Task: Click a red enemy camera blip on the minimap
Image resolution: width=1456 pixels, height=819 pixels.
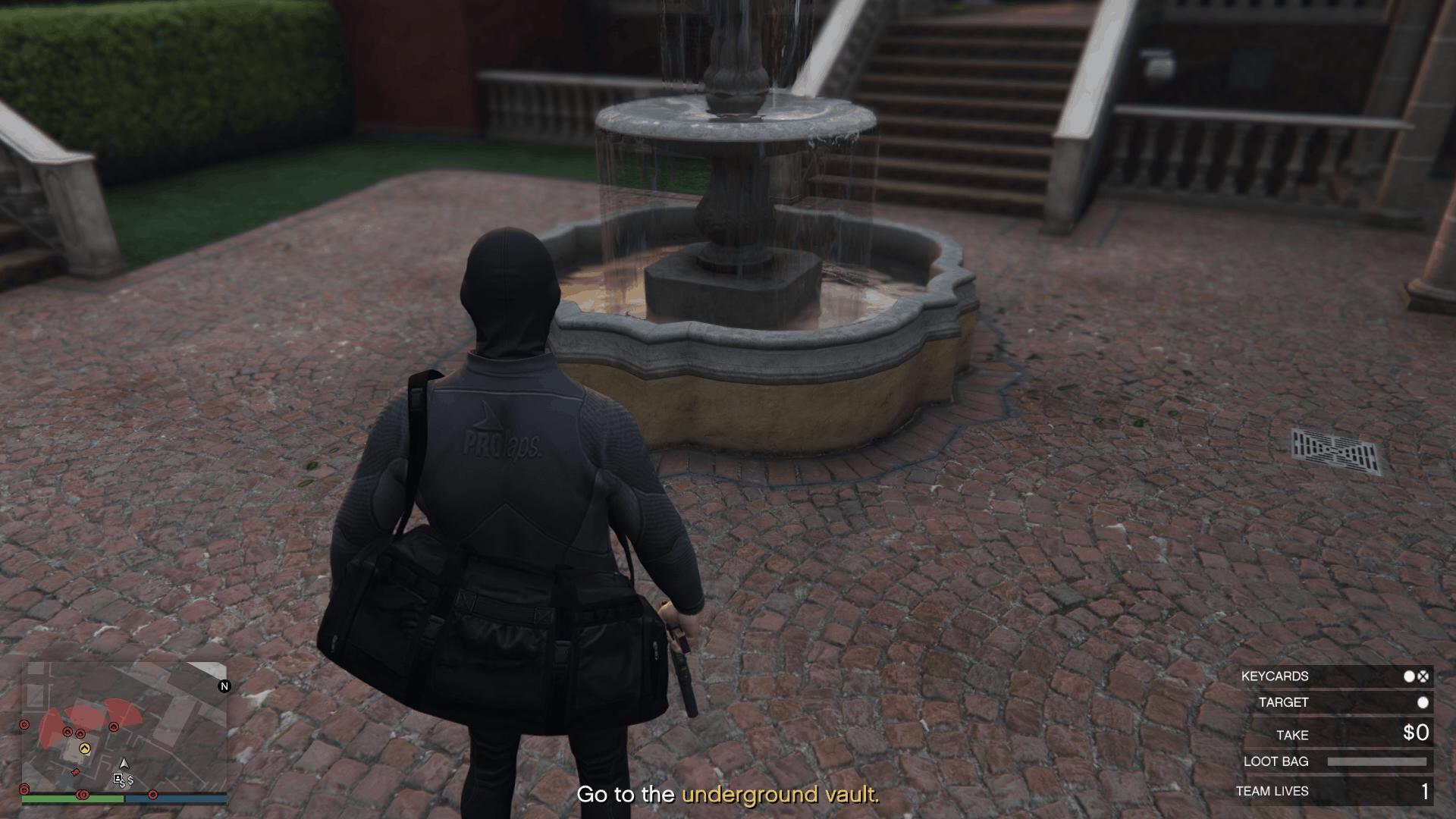Action: point(67,732)
